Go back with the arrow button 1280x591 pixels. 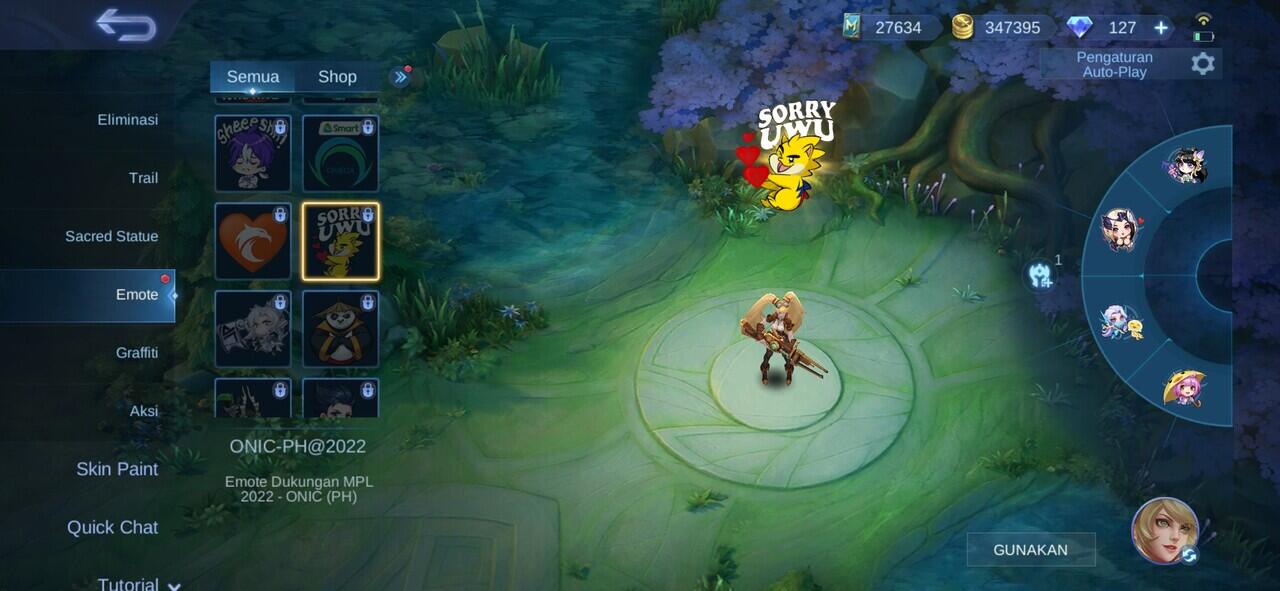(126, 25)
